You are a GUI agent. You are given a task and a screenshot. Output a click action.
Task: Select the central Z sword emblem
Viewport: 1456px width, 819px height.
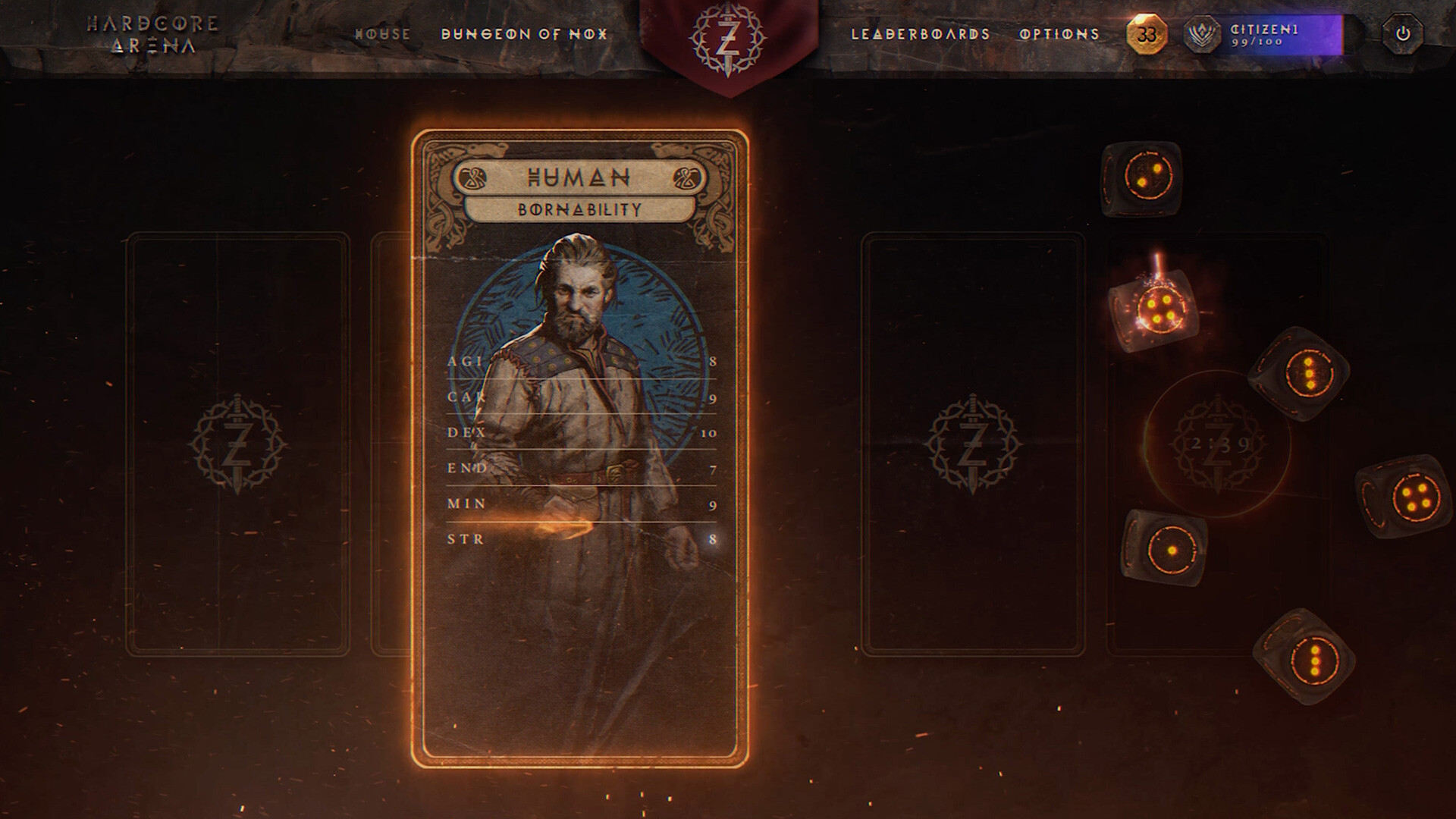click(728, 39)
